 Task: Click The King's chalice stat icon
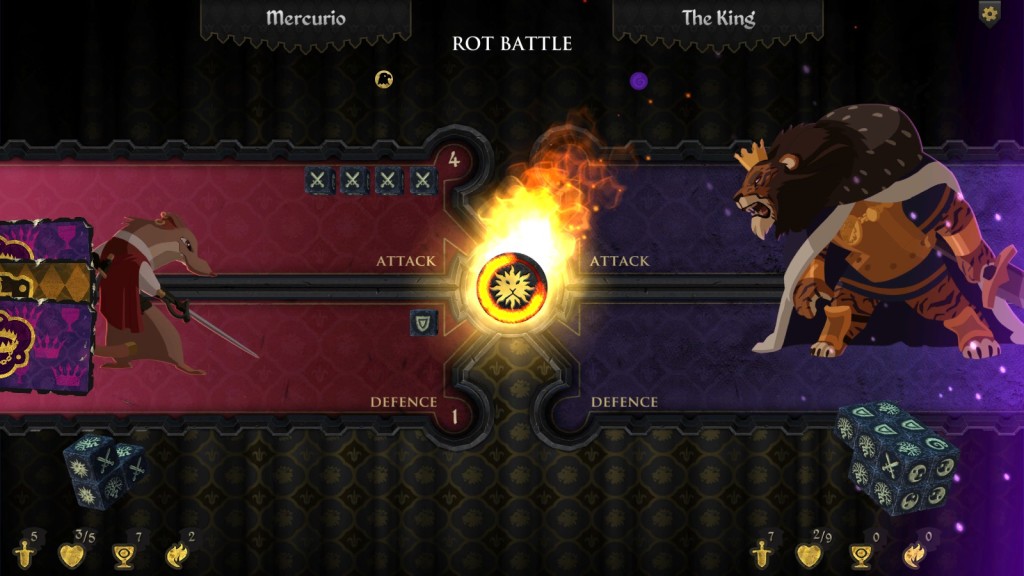click(860, 555)
